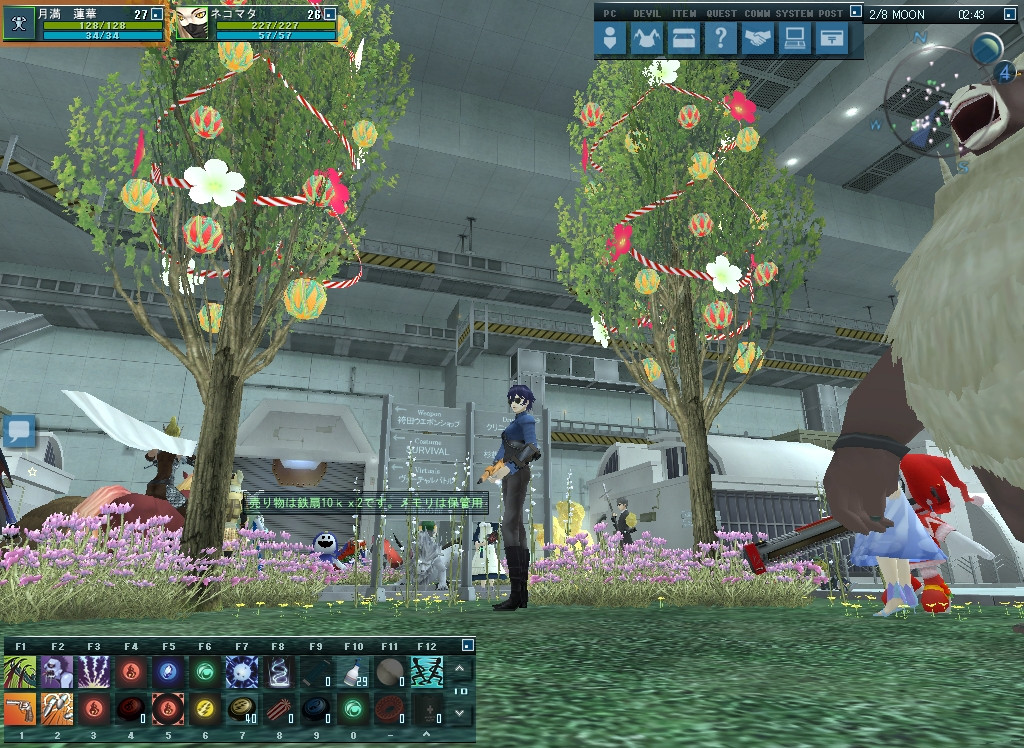Open the ITEM inventory chest
Screen dimensions: 1024x748
(x=684, y=39)
